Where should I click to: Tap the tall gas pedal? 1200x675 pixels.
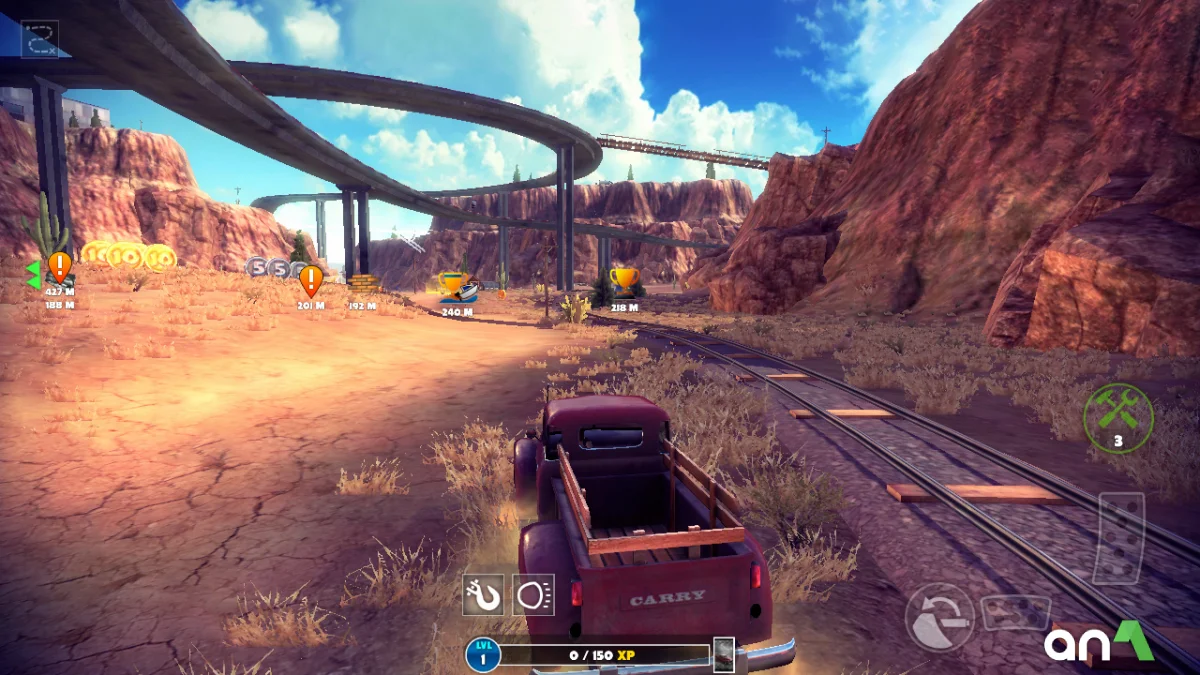pos(1118,537)
